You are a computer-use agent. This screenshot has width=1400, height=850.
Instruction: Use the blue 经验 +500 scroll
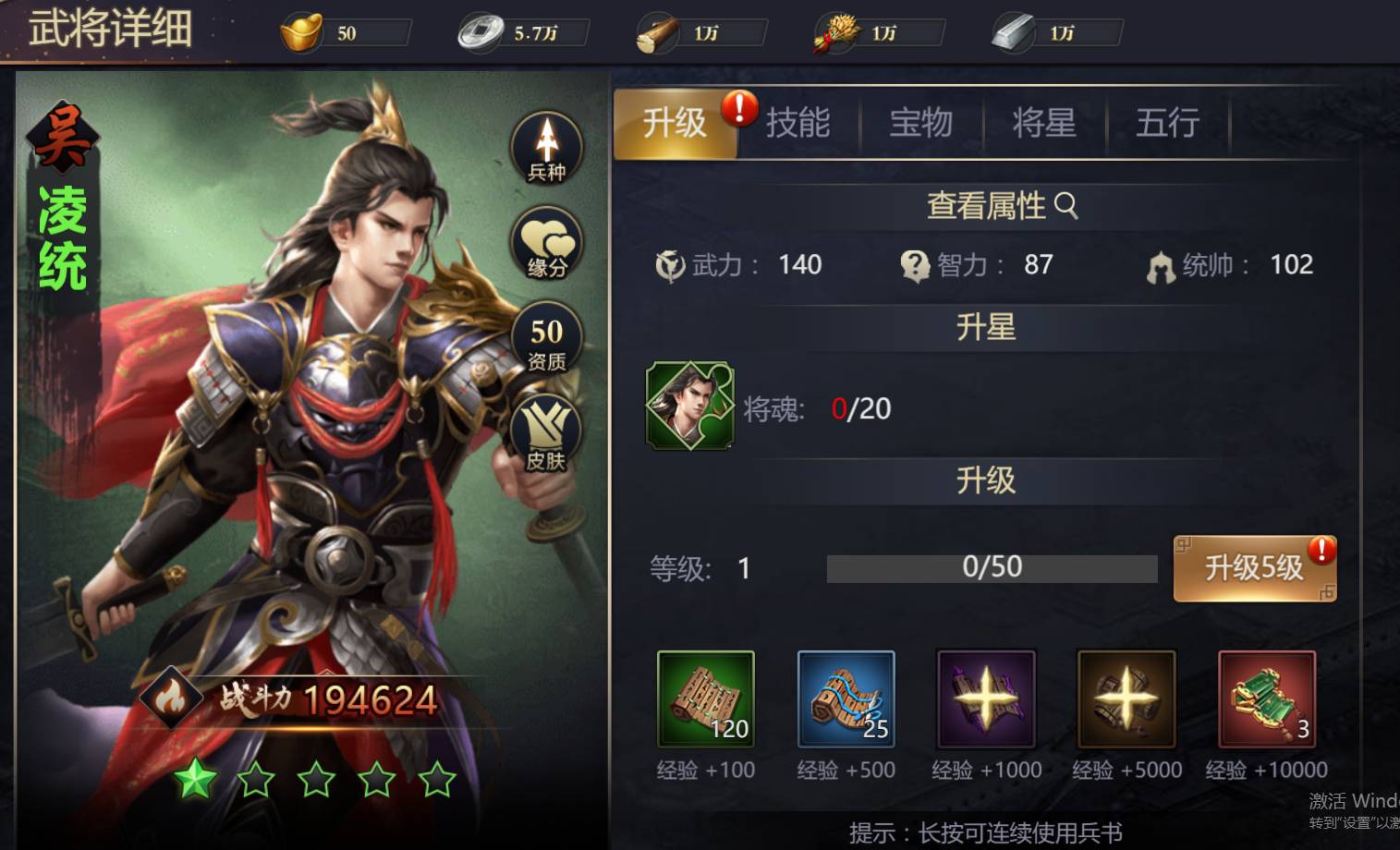tap(846, 699)
